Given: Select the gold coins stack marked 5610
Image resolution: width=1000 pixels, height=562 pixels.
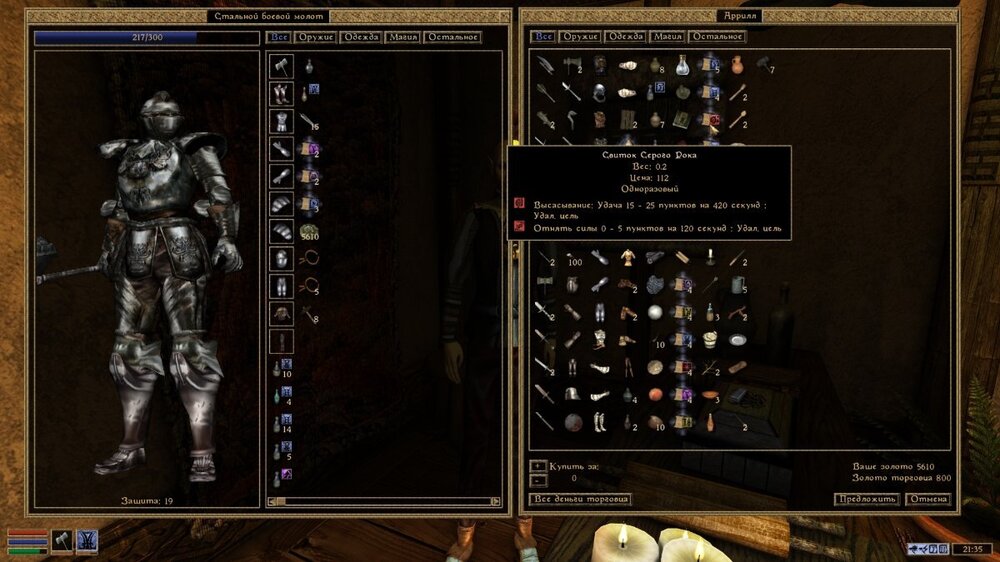Looking at the screenshot, I should [308, 232].
